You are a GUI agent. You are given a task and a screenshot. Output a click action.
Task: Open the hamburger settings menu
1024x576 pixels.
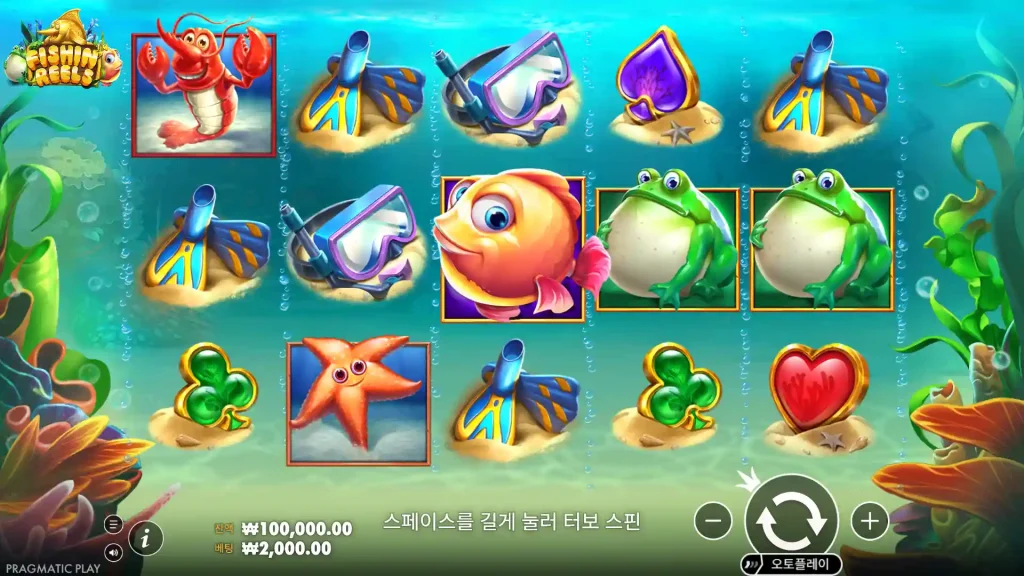(x=113, y=524)
